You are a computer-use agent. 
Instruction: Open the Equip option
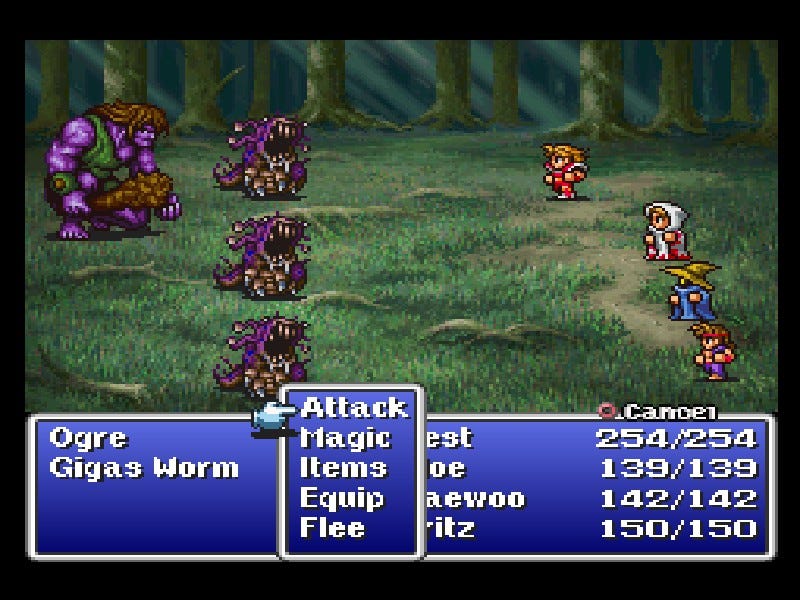pos(342,498)
